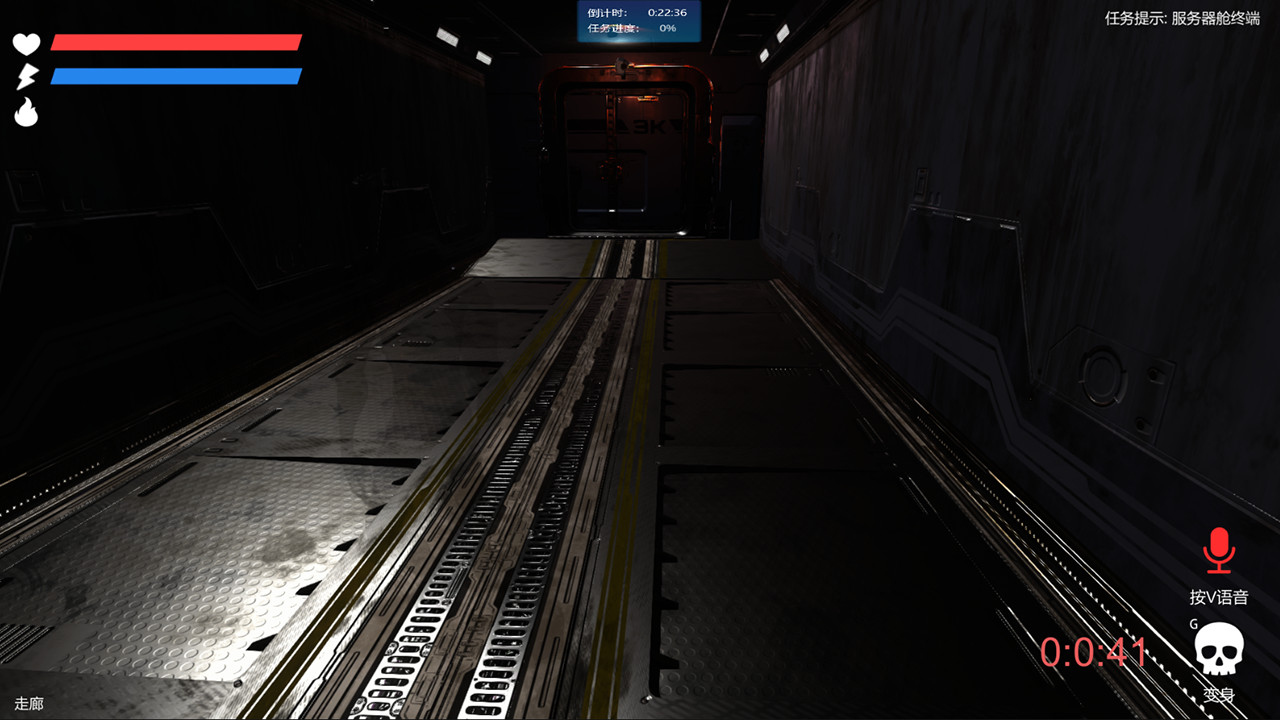Toggle the transformation skull ability
Viewport: 1280px width, 720px height.
coord(1217,648)
